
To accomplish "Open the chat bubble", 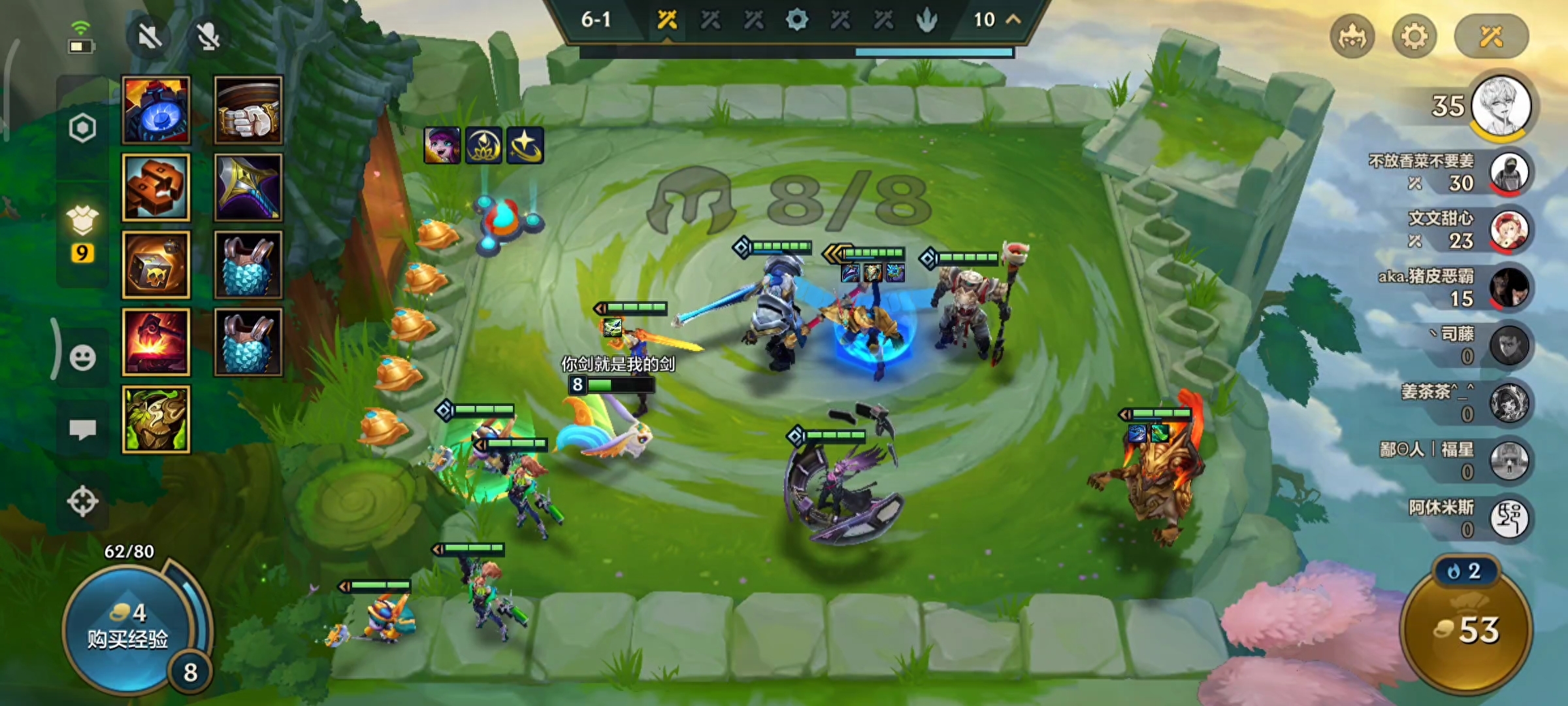I will [82, 429].
